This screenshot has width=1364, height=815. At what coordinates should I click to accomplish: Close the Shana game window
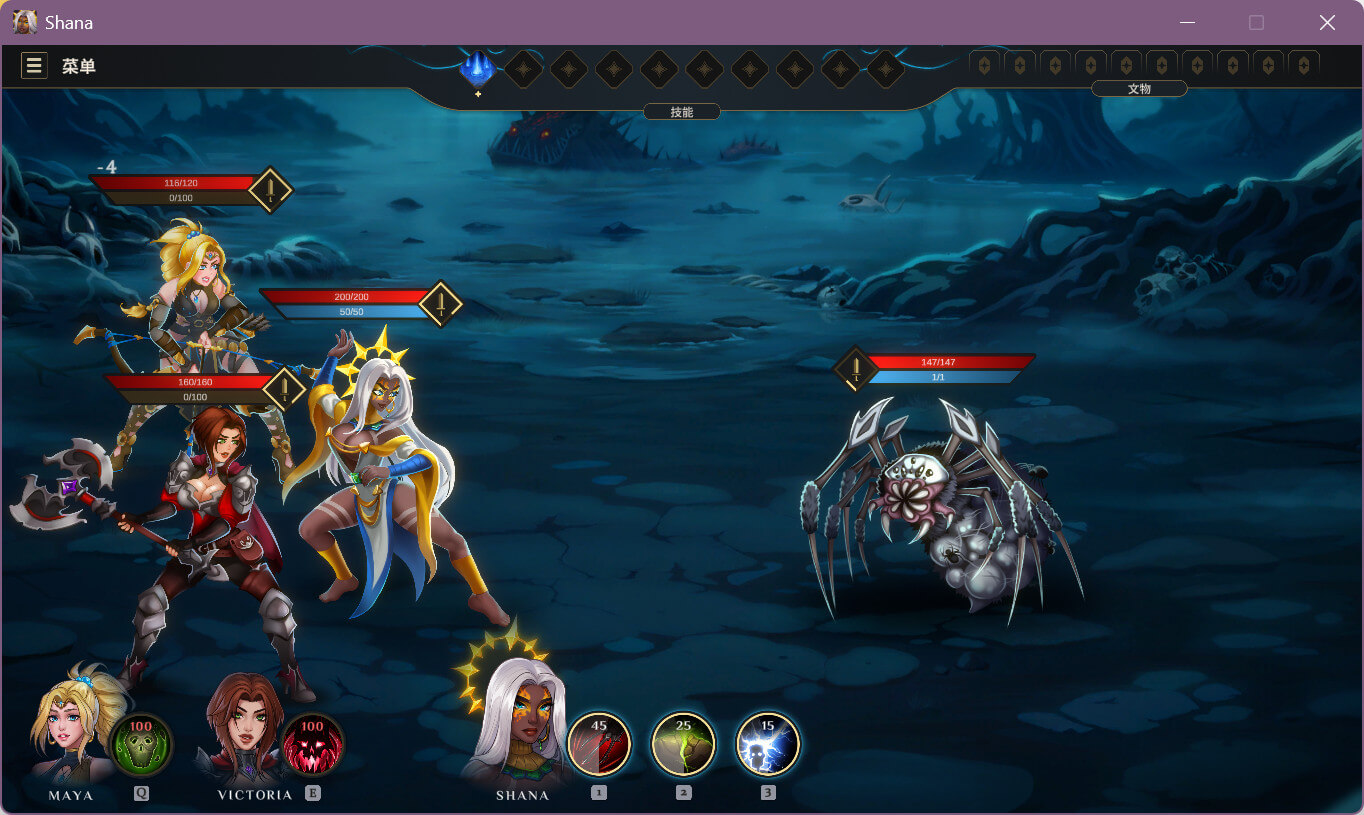pyautogui.click(x=1327, y=22)
